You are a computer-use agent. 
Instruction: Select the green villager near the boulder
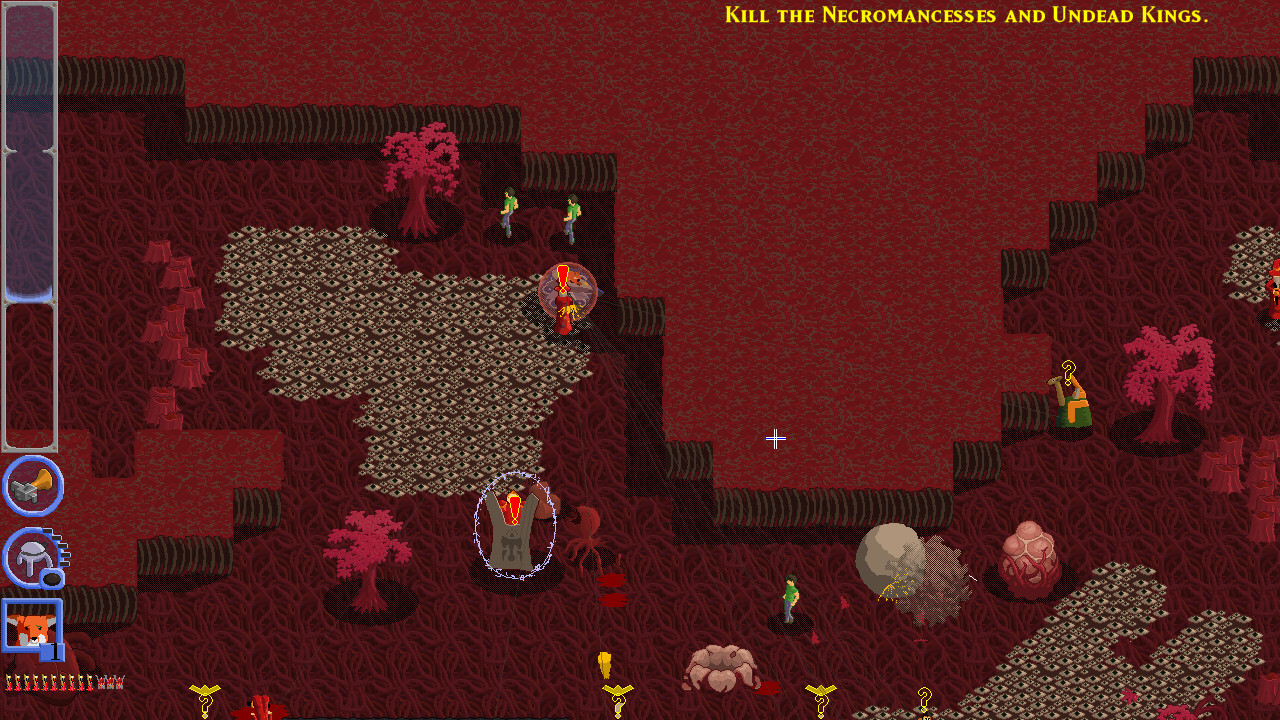[x=789, y=600]
